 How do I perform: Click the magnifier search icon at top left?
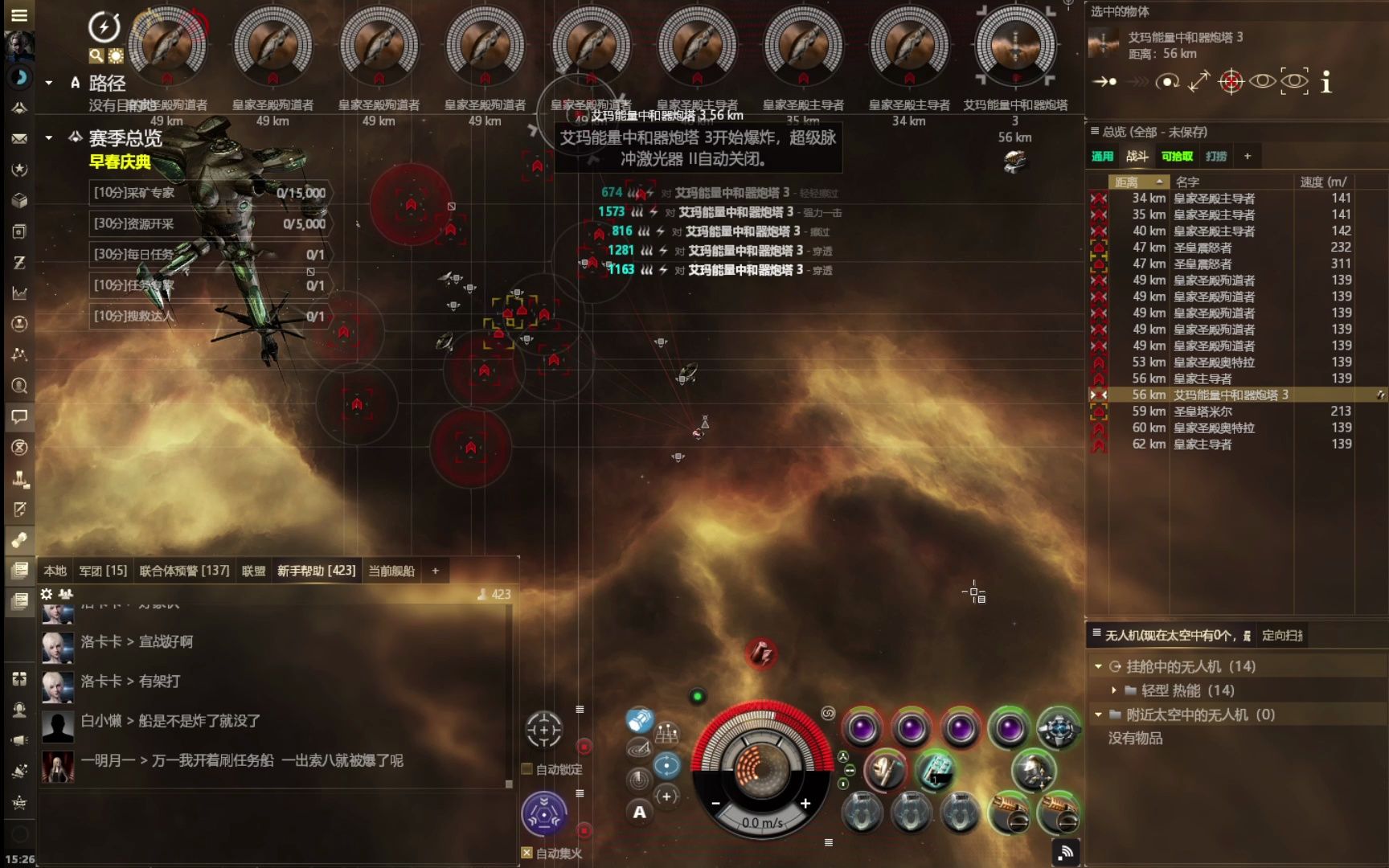tap(96, 55)
